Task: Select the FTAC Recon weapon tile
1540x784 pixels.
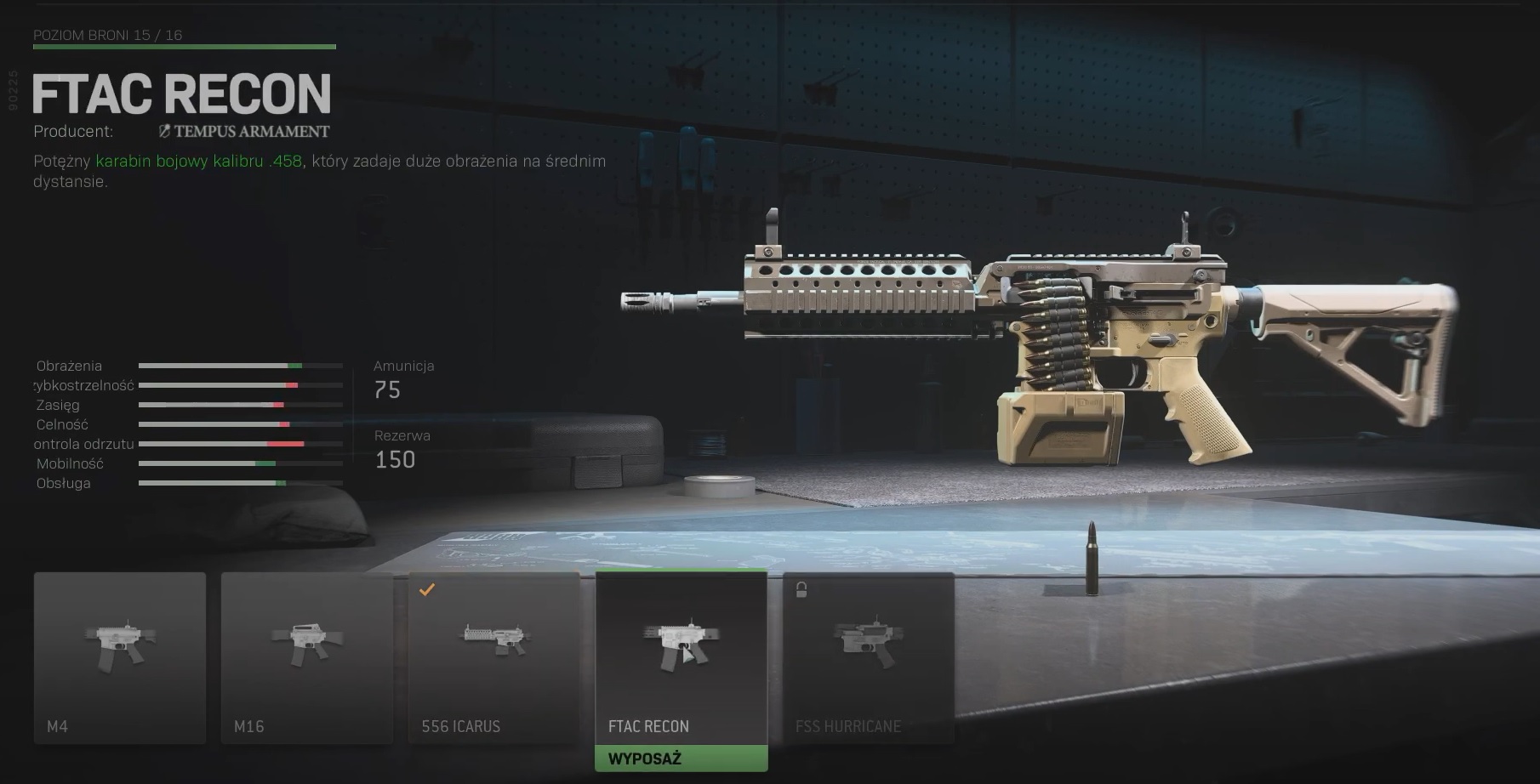Action: (682, 657)
